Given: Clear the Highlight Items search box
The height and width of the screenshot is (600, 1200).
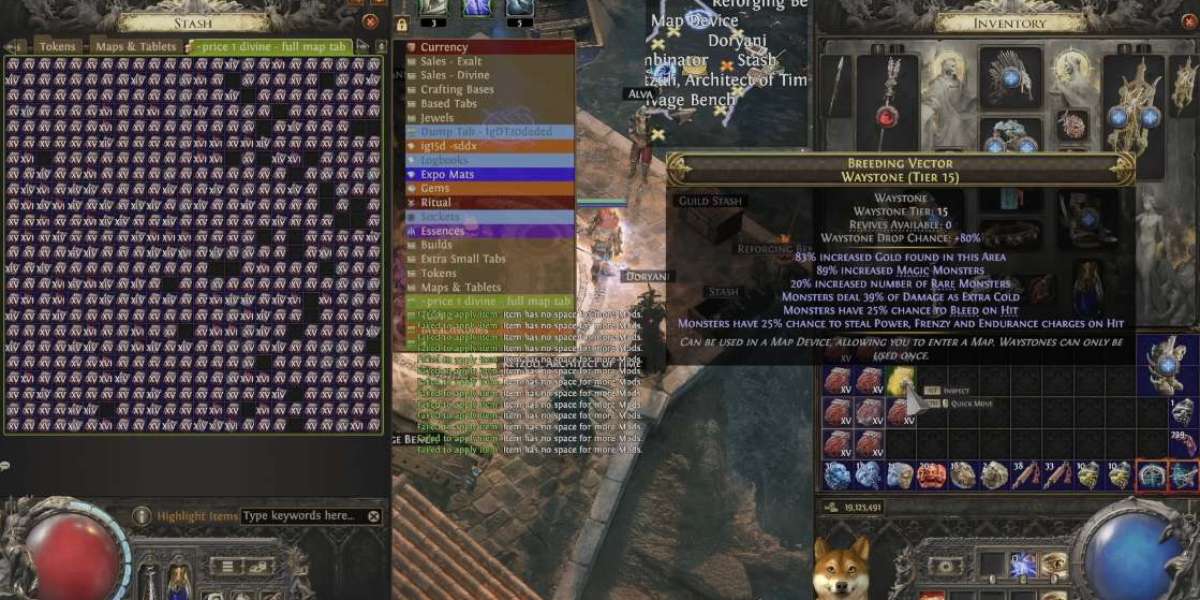Looking at the screenshot, I should pos(373,516).
